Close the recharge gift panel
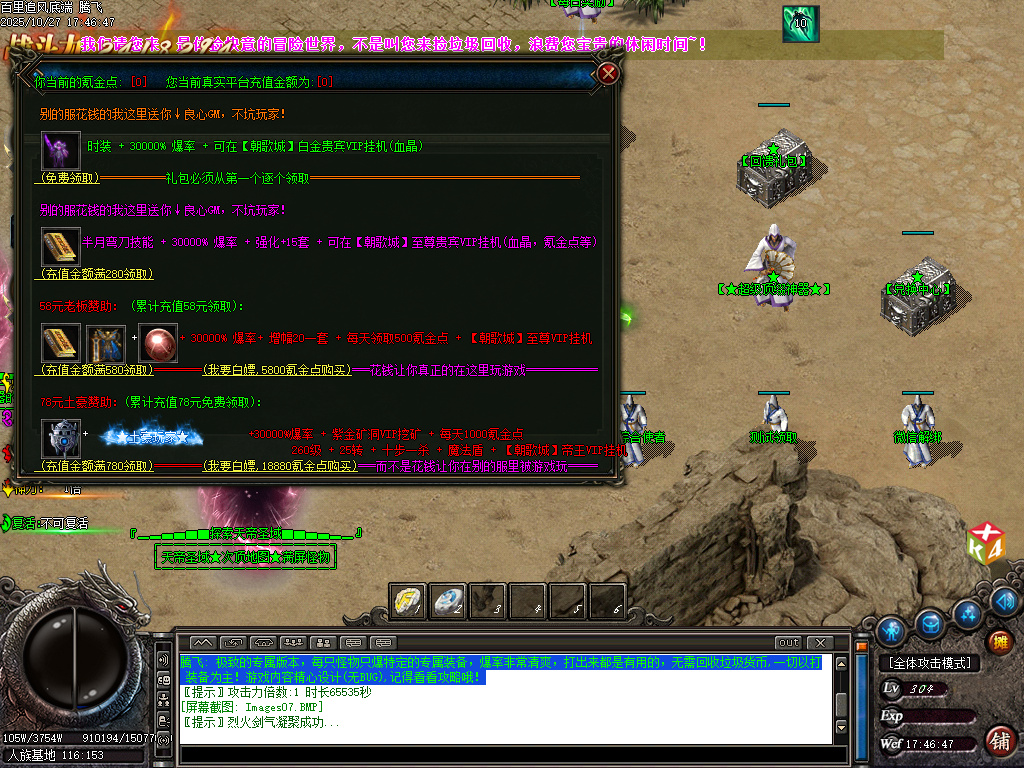 tap(608, 73)
